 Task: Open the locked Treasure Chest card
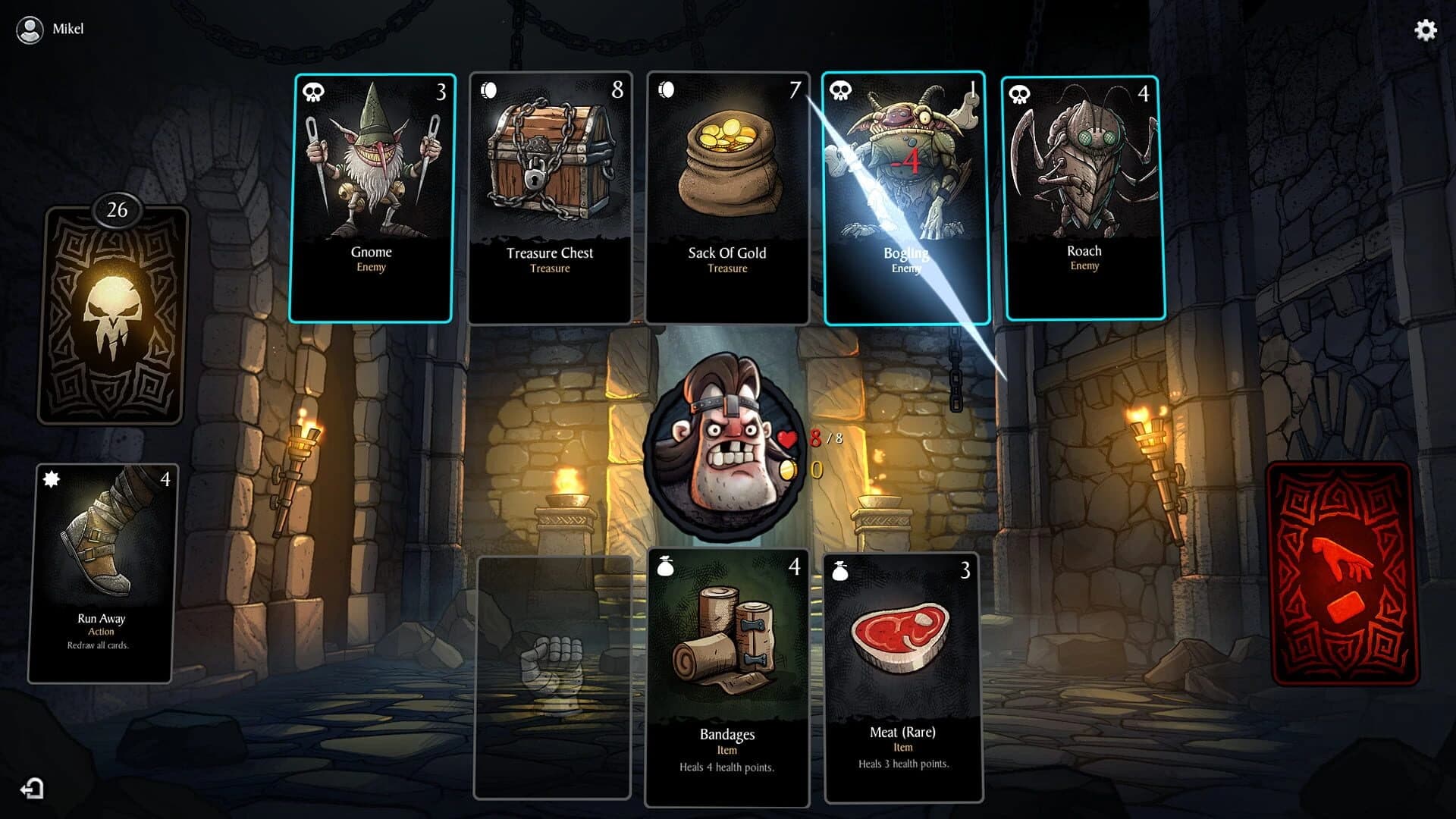tap(550, 197)
